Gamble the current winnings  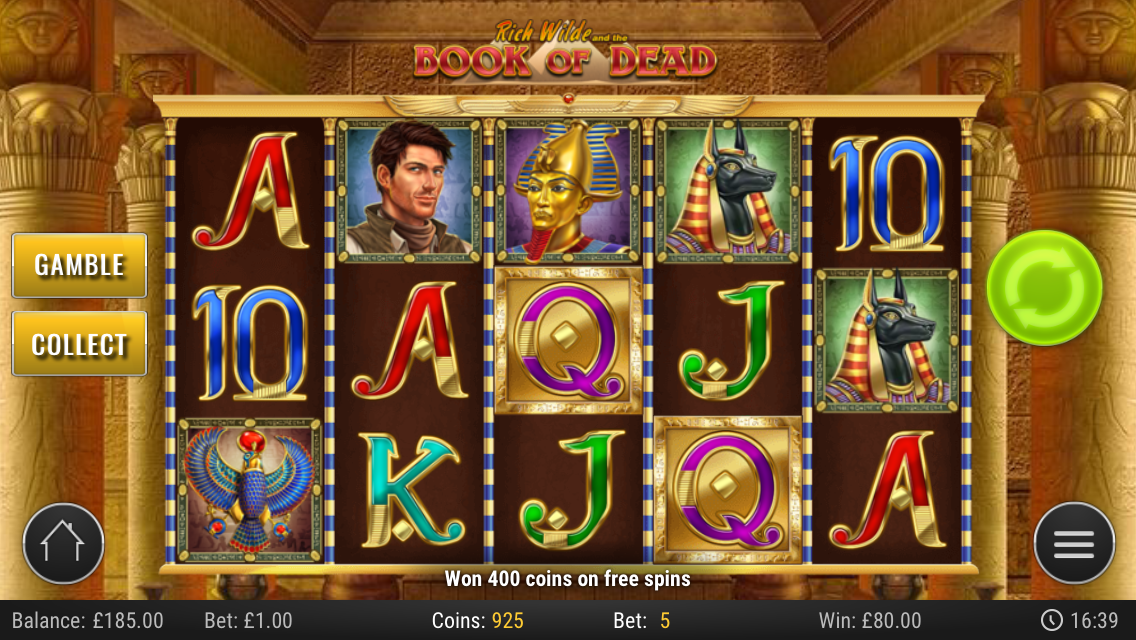pos(79,265)
